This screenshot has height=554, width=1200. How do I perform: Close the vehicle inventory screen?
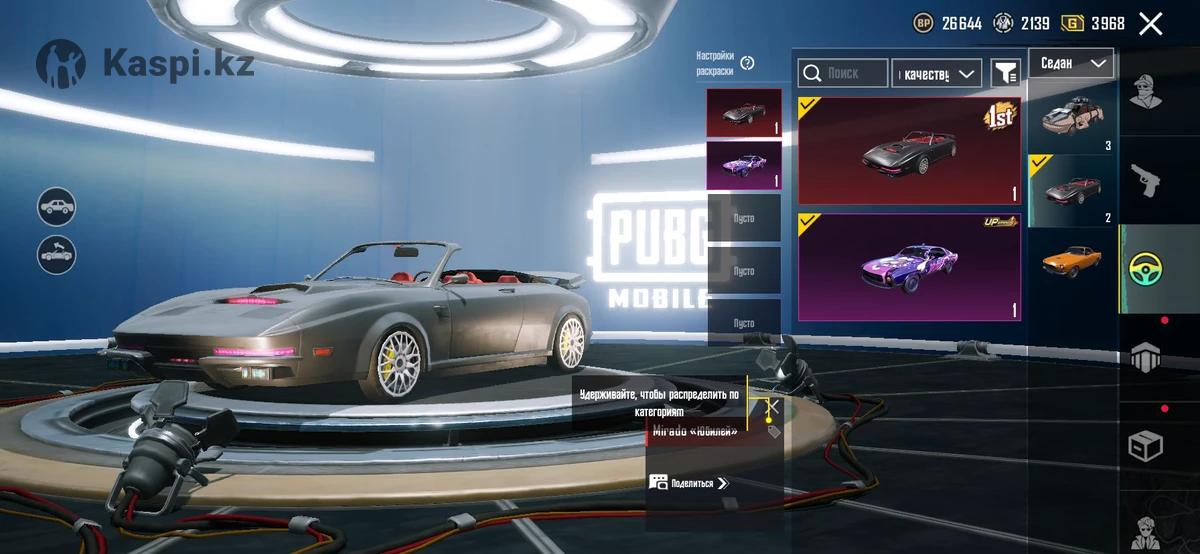(1151, 24)
